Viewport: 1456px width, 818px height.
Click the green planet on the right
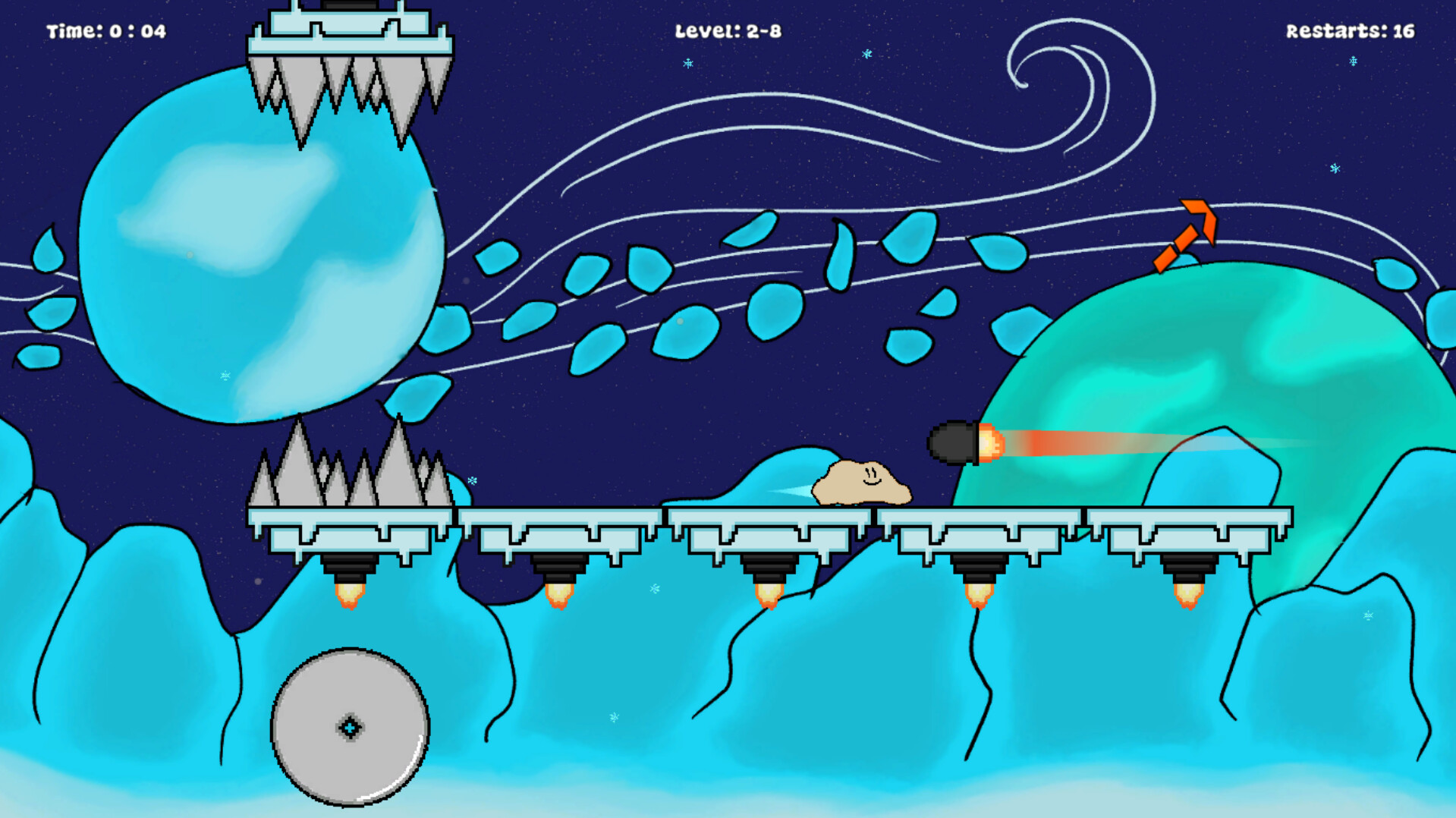1252,364
